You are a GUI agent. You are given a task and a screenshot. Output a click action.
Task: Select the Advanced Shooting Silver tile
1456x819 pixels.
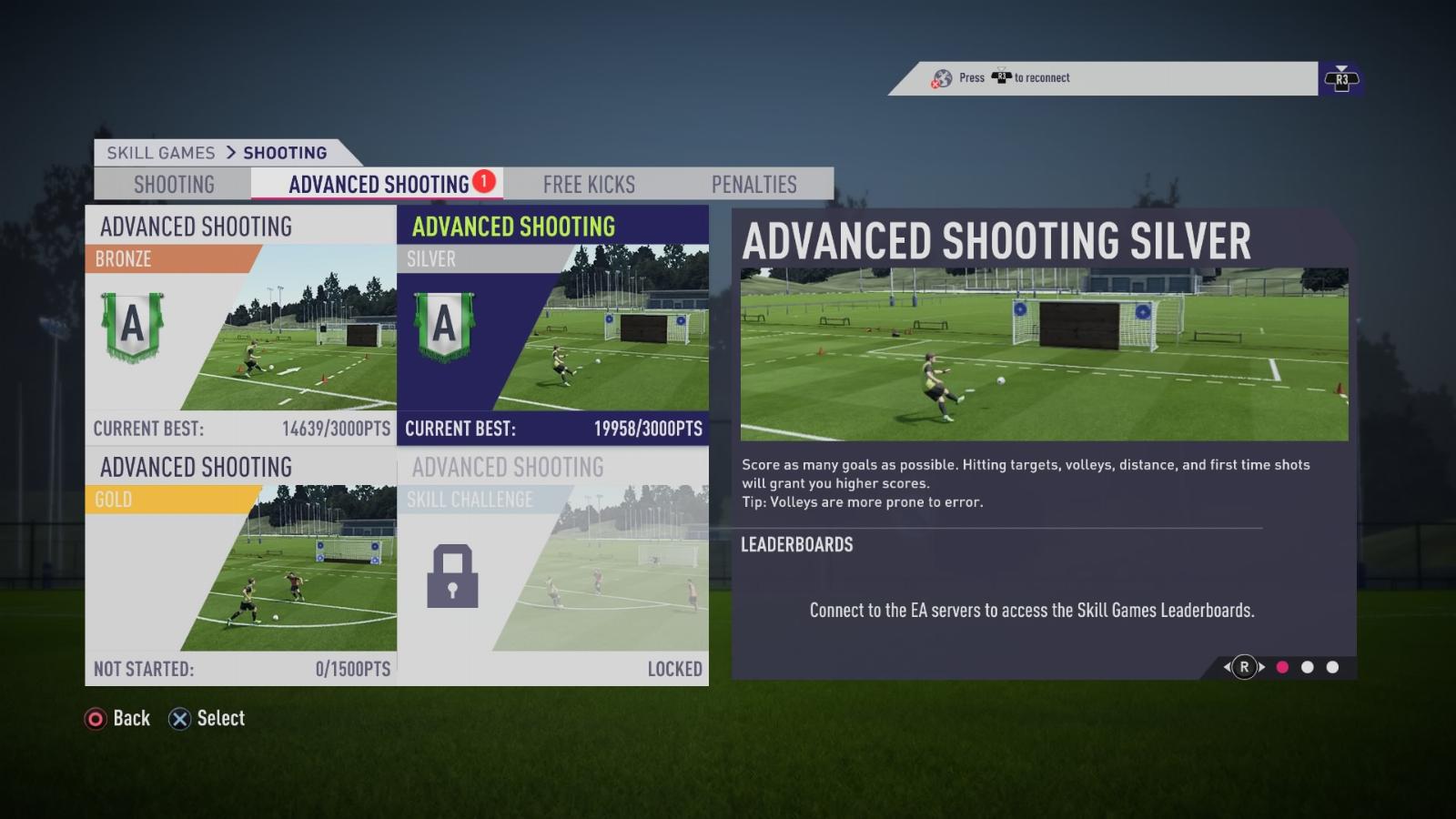click(552, 325)
